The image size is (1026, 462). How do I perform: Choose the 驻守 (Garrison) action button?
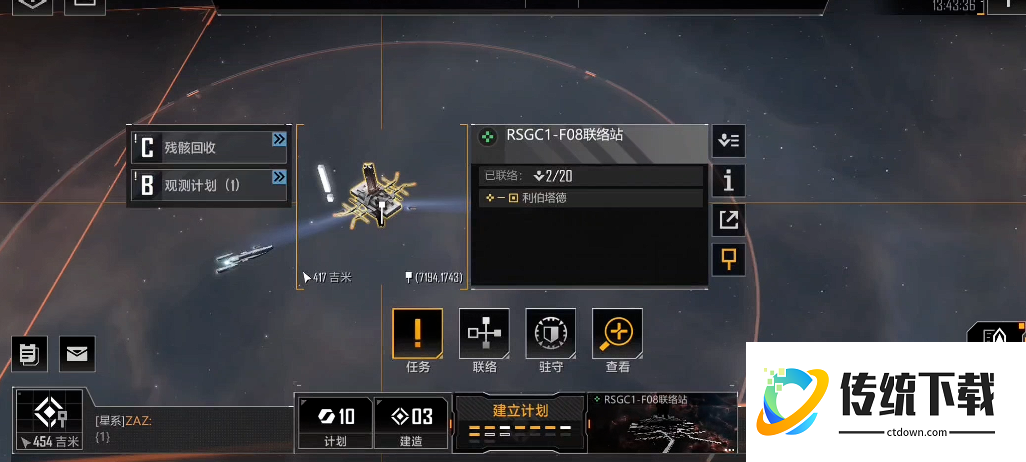551,333
